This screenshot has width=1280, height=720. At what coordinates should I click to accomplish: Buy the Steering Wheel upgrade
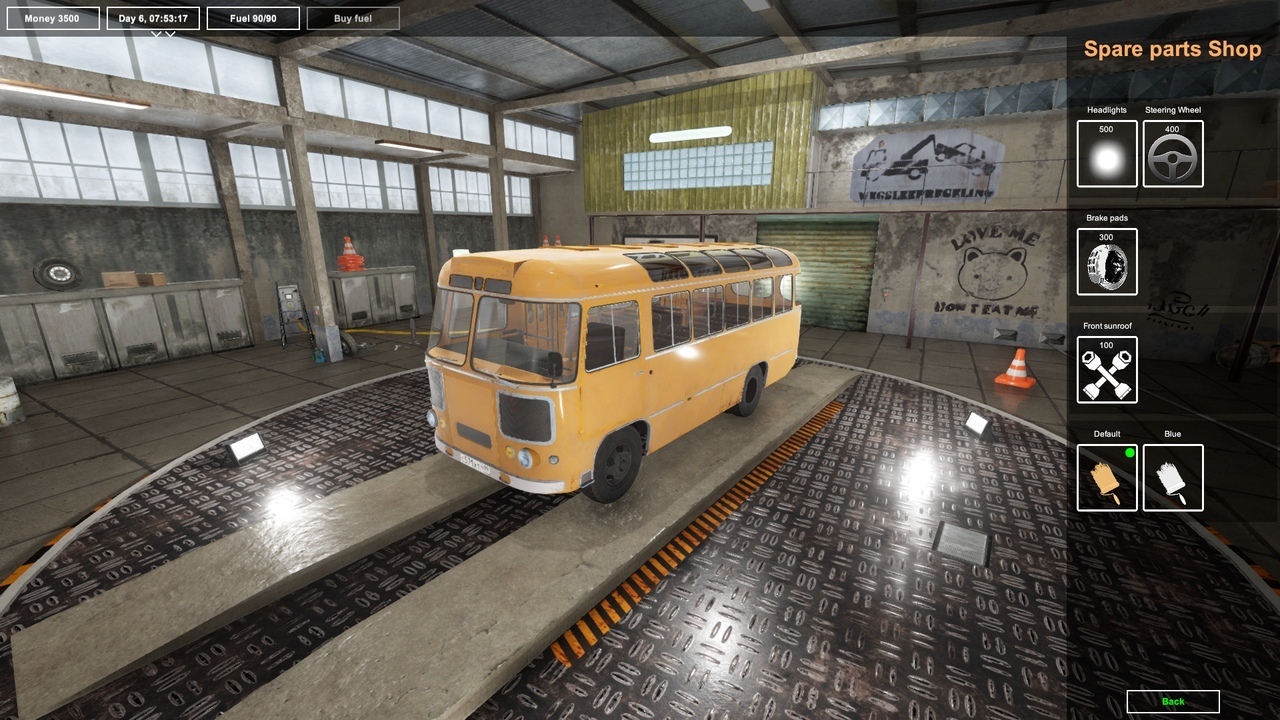point(1173,154)
